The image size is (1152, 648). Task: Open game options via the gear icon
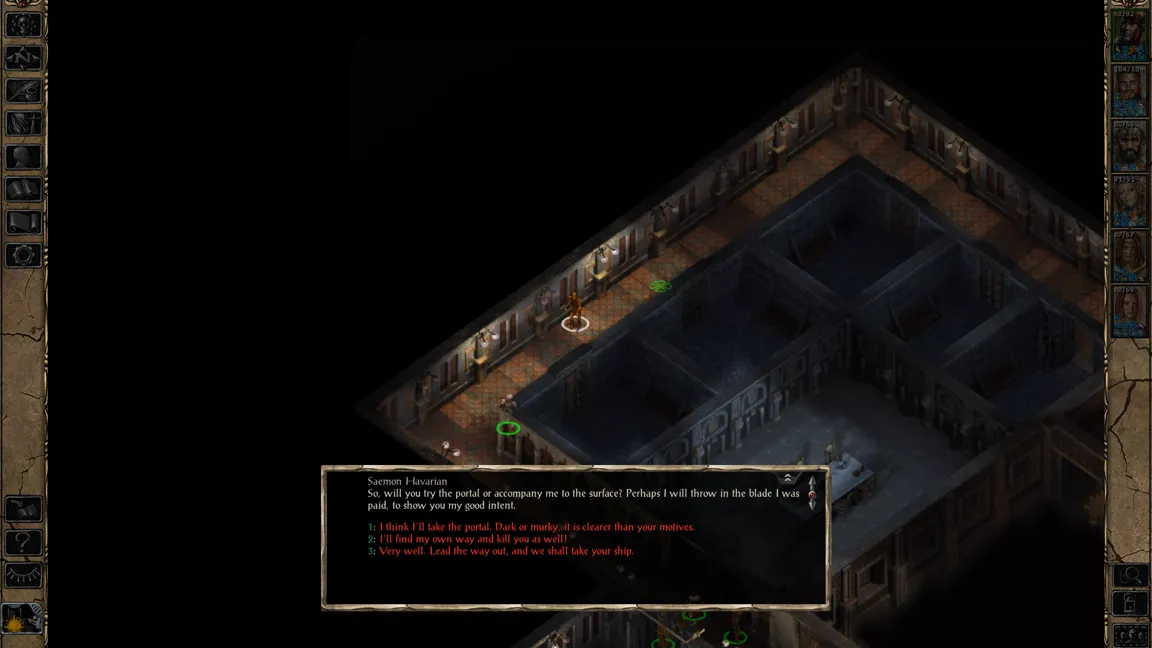tap(23, 255)
